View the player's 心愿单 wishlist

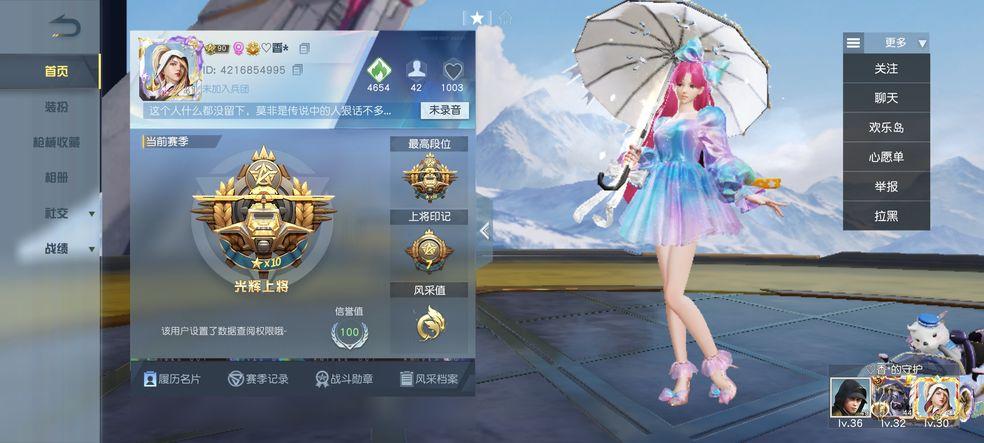coord(886,157)
